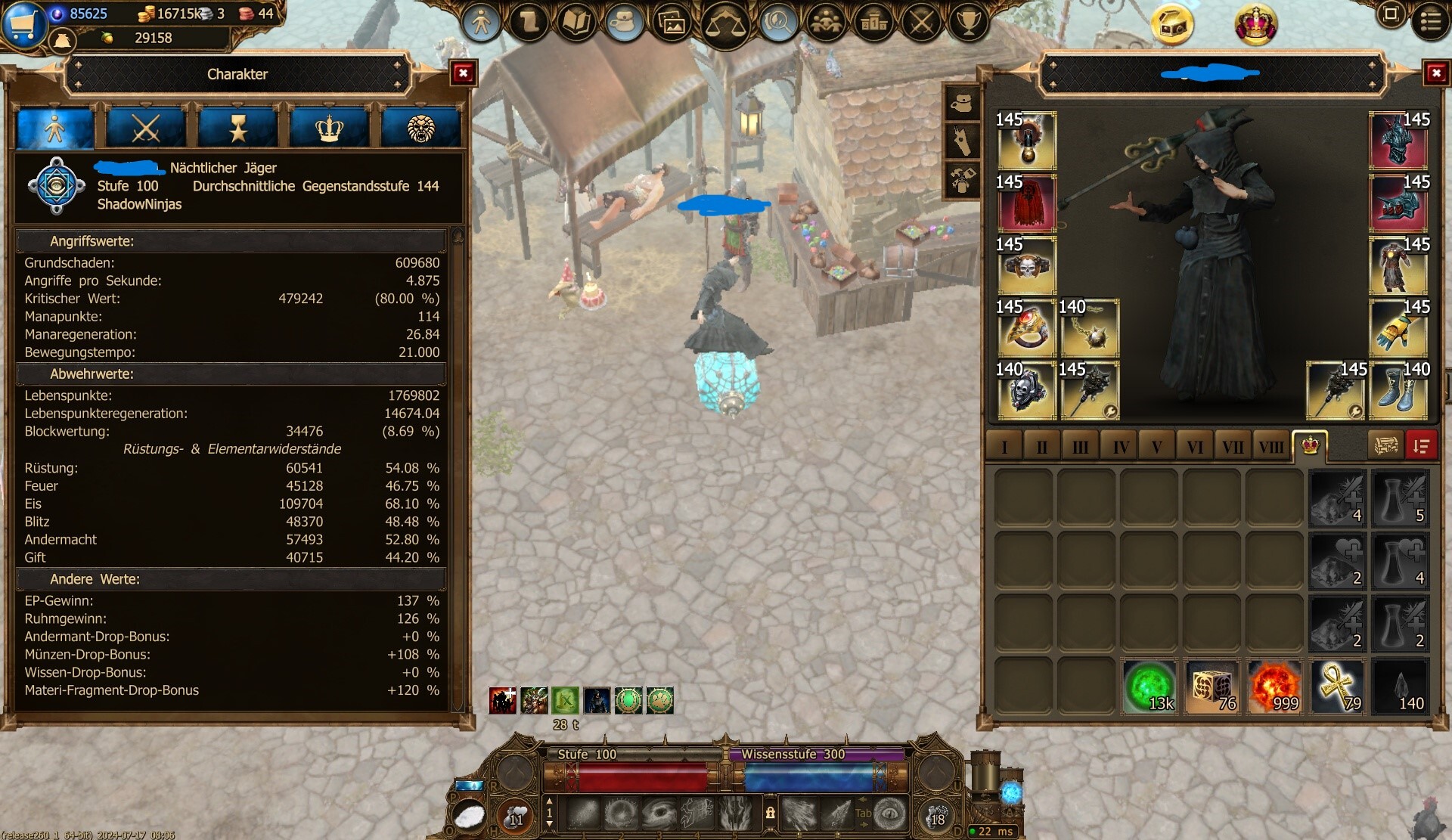
Task: Open the golden treasure chest icon
Action: click(1172, 24)
